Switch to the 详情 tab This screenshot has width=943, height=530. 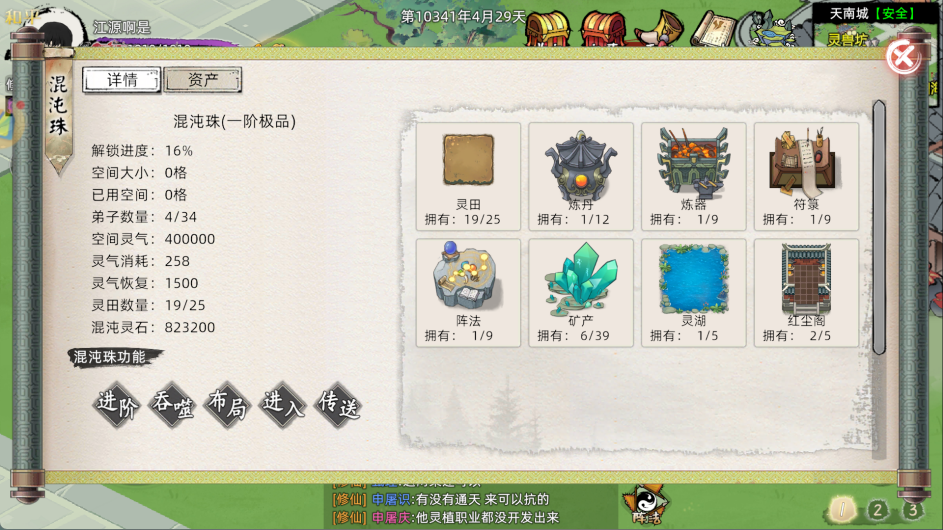(122, 80)
